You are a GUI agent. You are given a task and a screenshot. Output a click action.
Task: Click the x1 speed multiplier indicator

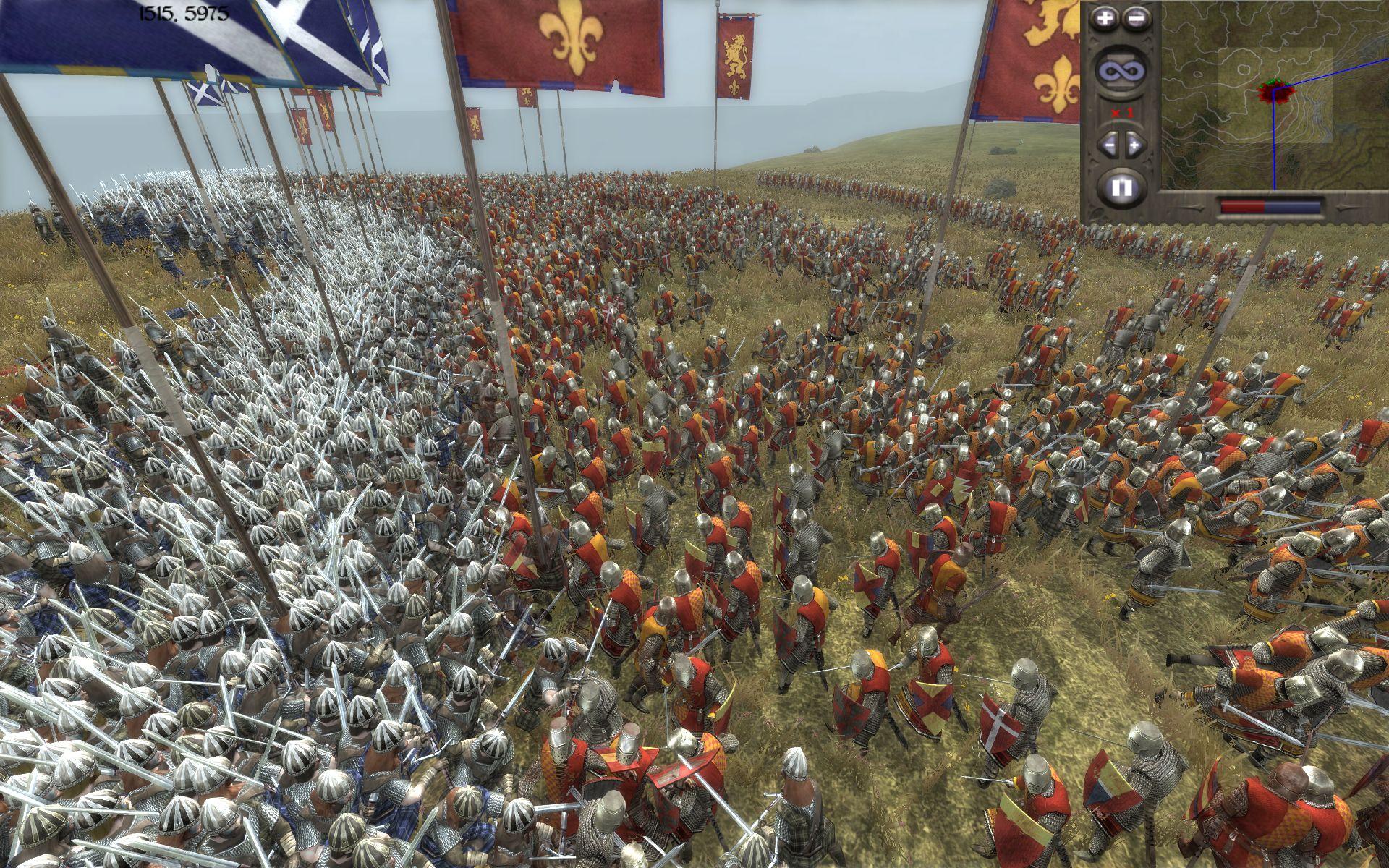click(1123, 113)
